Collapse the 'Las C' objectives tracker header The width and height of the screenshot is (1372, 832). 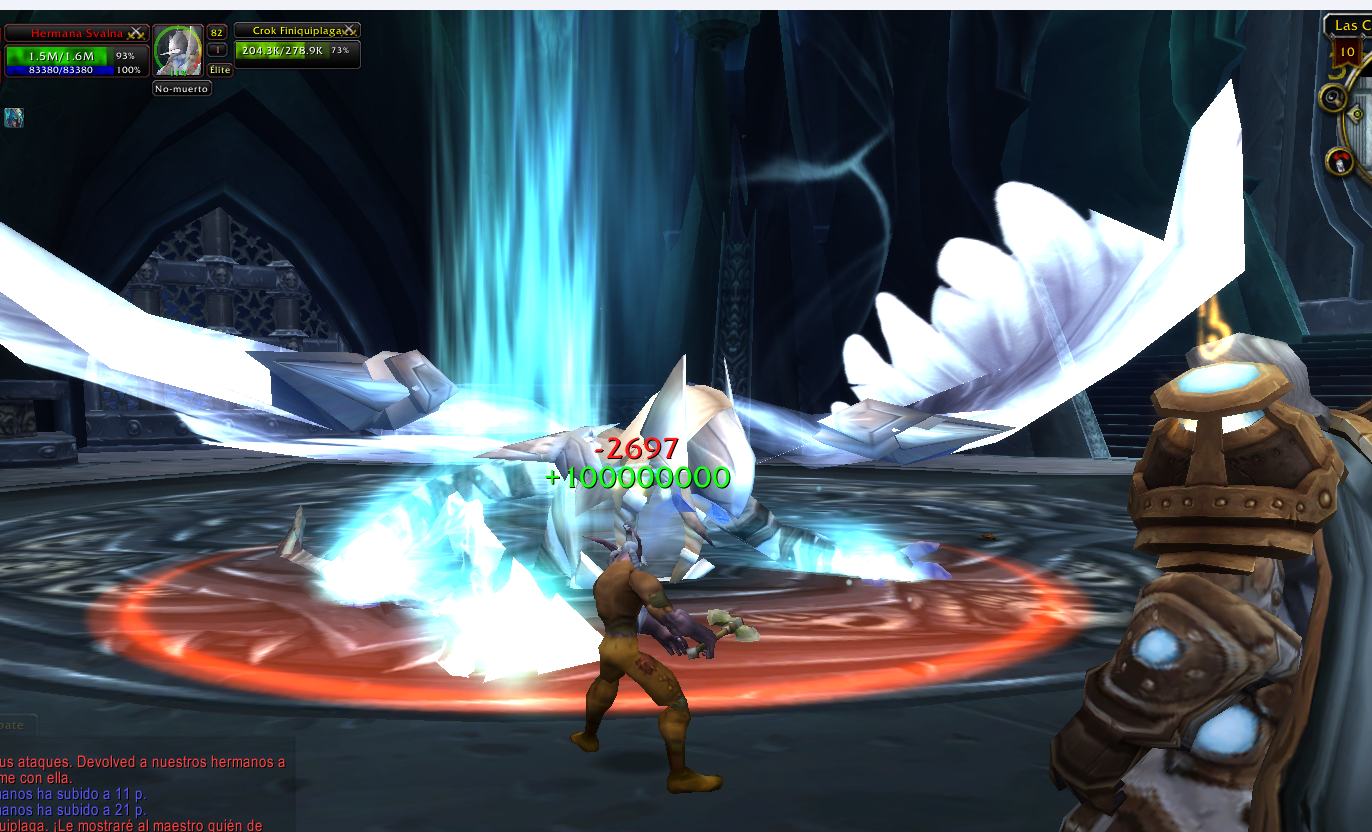tap(1350, 26)
